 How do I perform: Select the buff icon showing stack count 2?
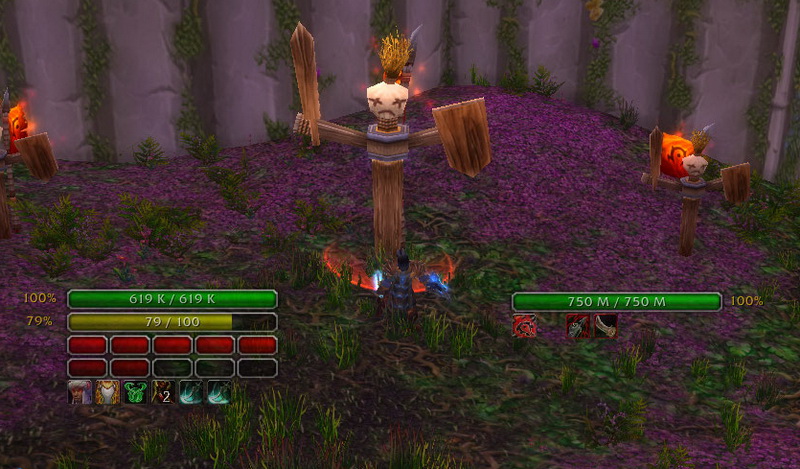pyautogui.click(x=164, y=392)
